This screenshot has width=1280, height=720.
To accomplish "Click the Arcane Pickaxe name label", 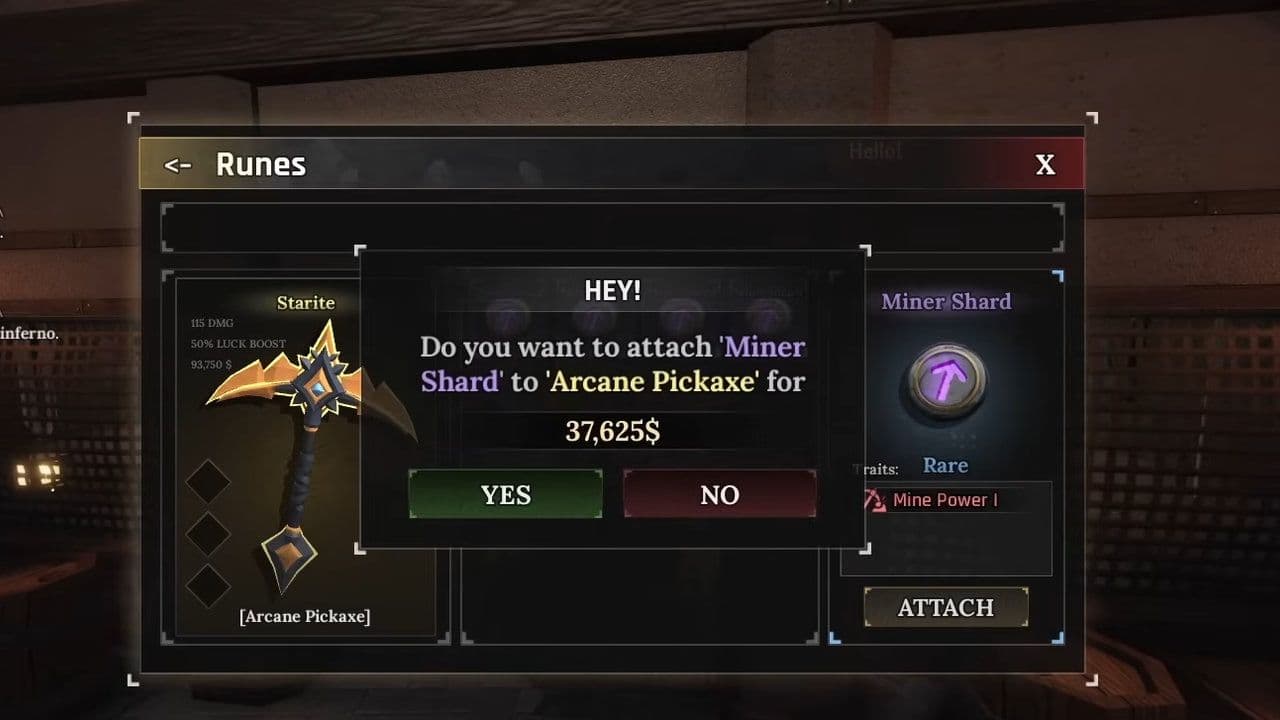I will click(x=303, y=617).
